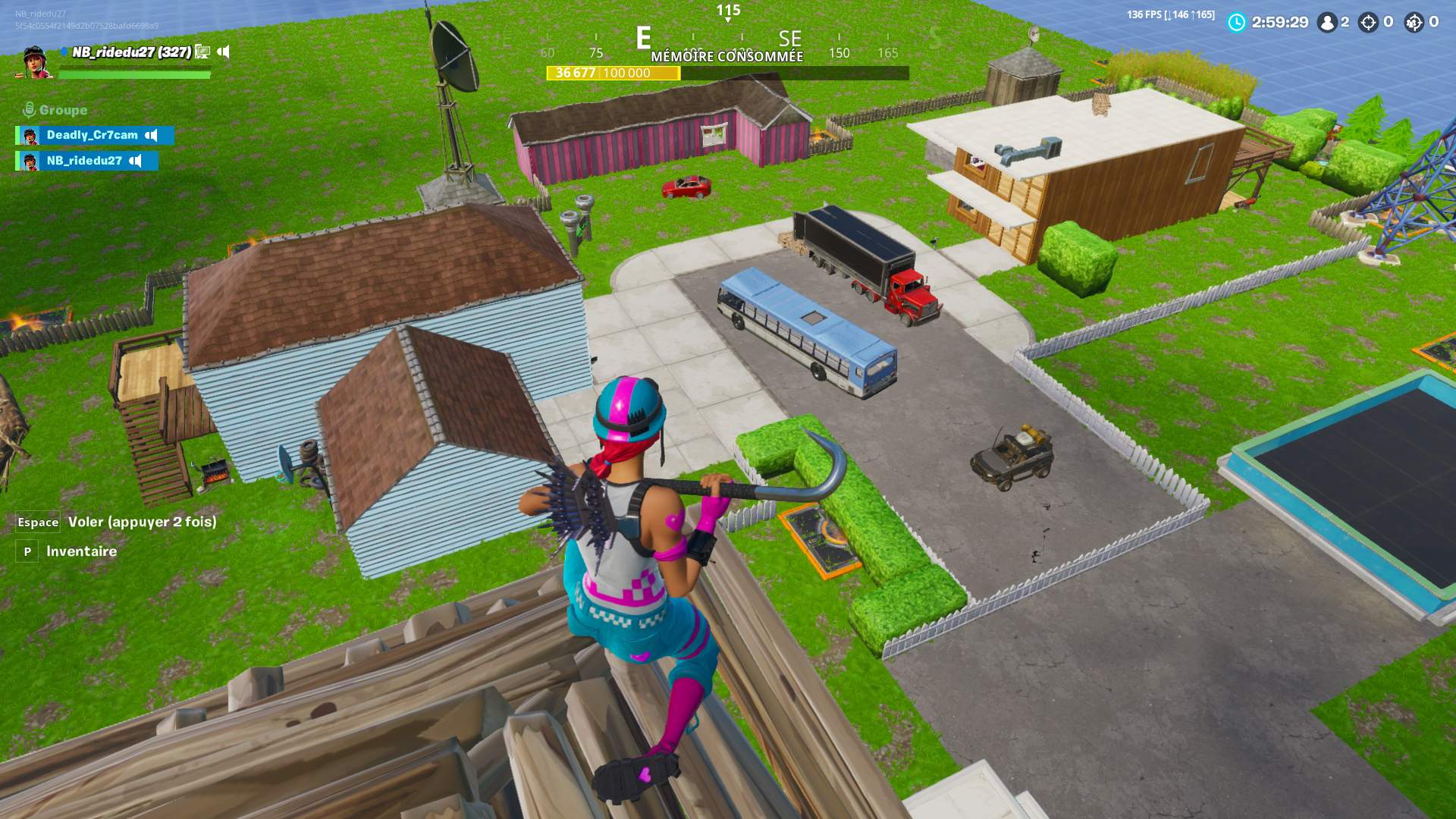Click the PC platform icon next to NB_ridedu27
This screenshot has width=1456, height=819.
[202, 53]
